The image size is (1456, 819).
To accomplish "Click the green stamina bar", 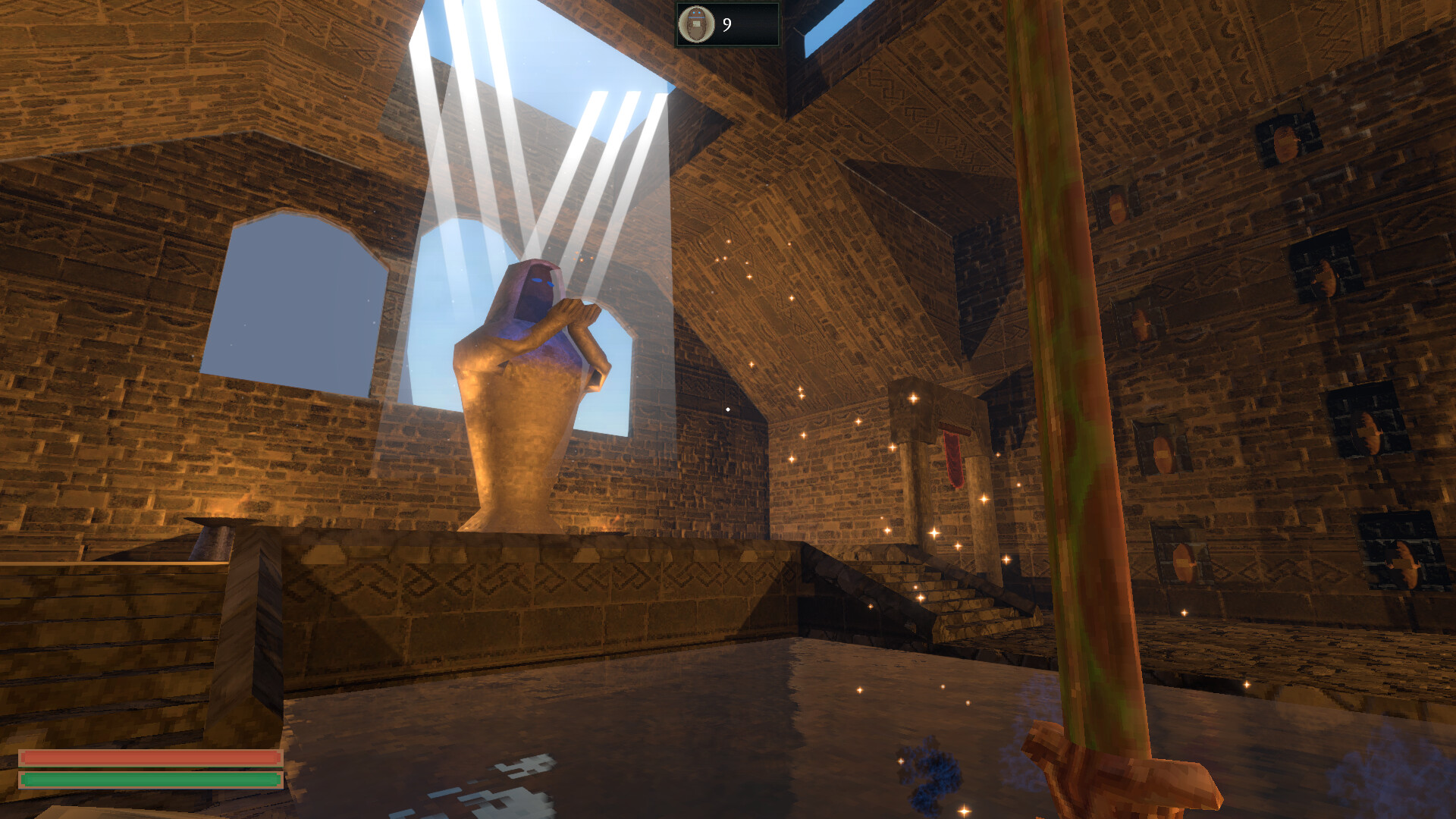I will 149,778.
